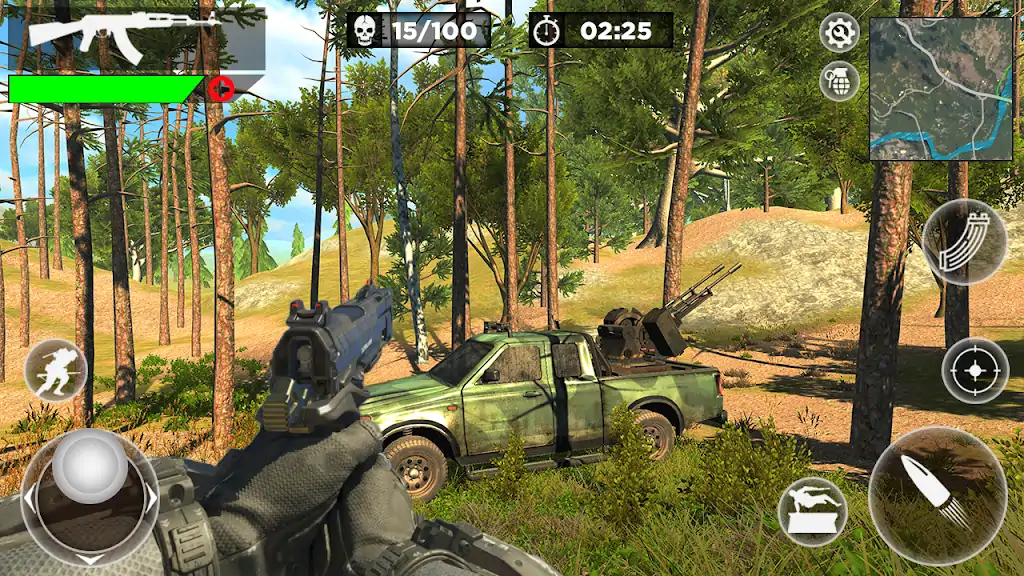Open the settings gear icon
Image resolution: width=1024 pixels, height=576 pixels.
tap(839, 33)
